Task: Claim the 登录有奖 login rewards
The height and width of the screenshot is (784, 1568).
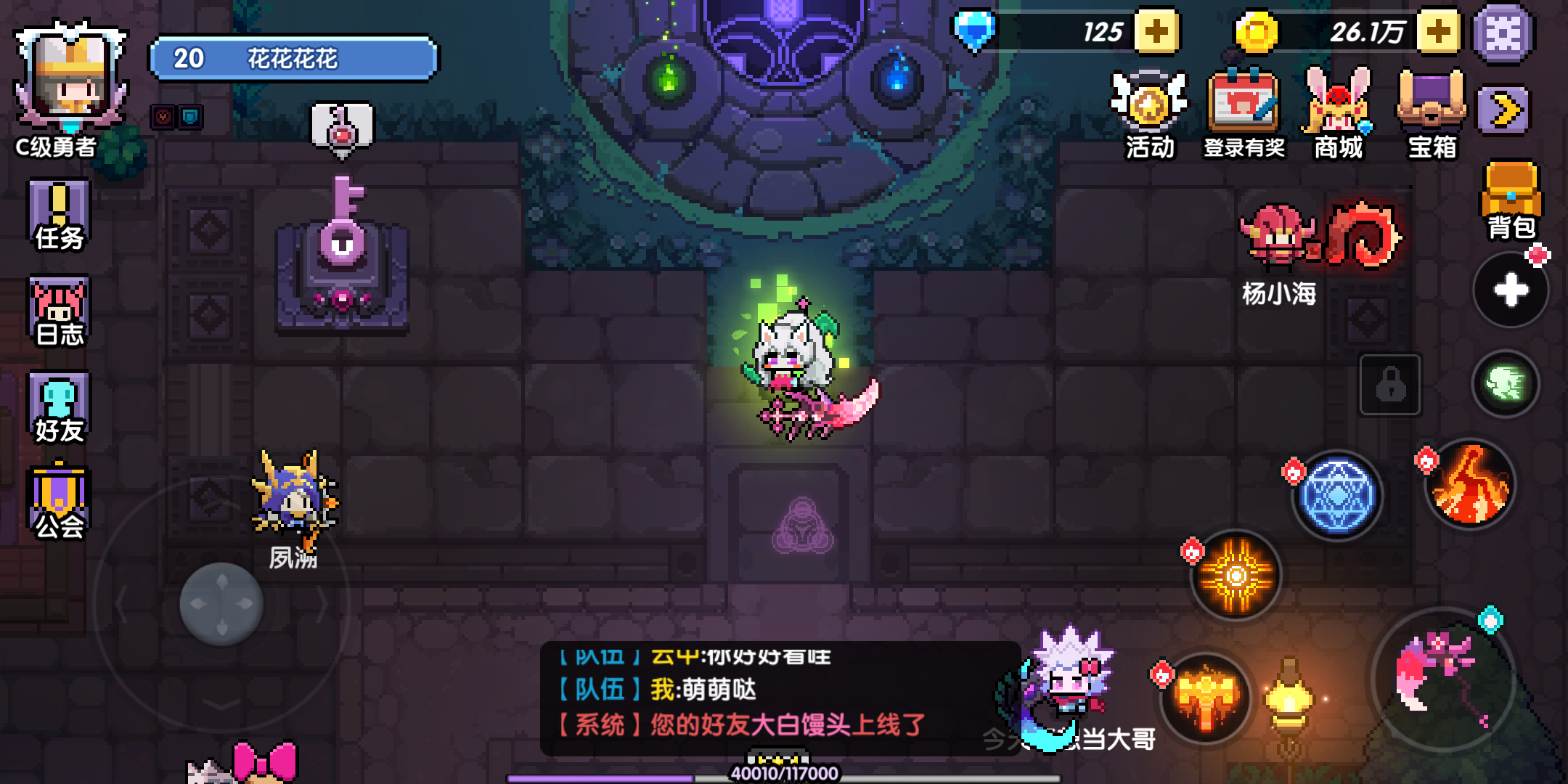Action: pyautogui.click(x=1243, y=109)
